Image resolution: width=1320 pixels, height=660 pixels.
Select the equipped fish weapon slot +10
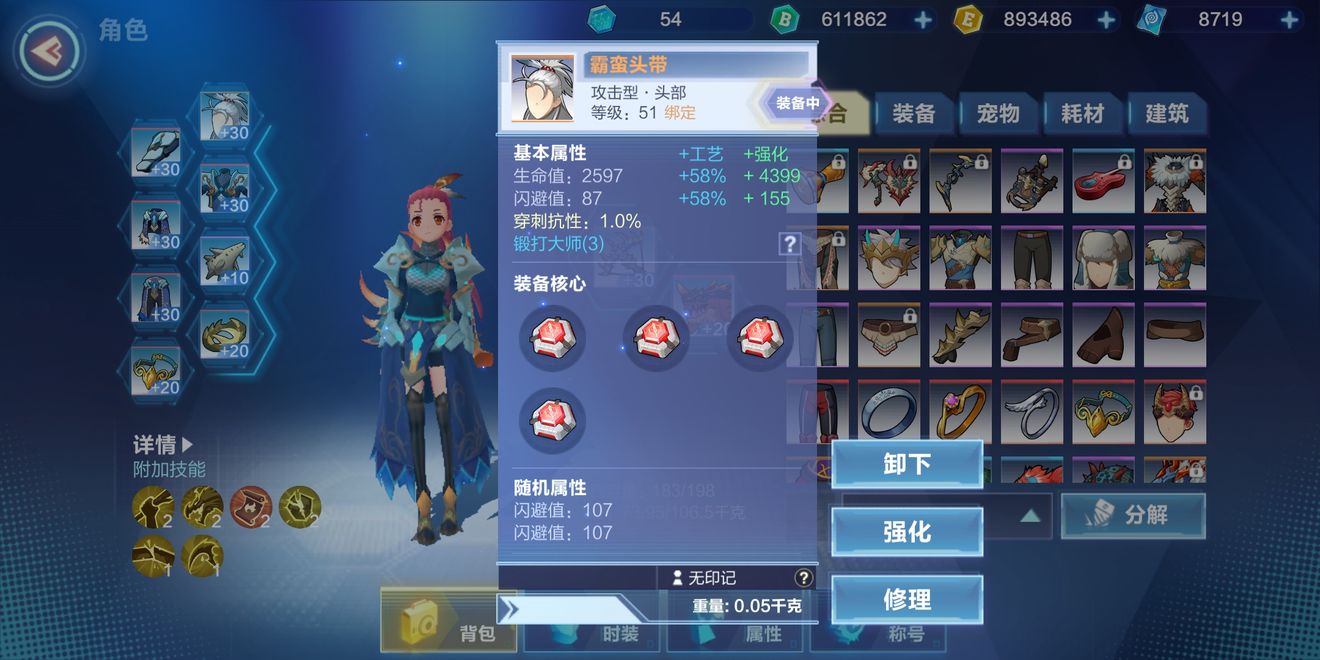pyautogui.click(x=225, y=263)
